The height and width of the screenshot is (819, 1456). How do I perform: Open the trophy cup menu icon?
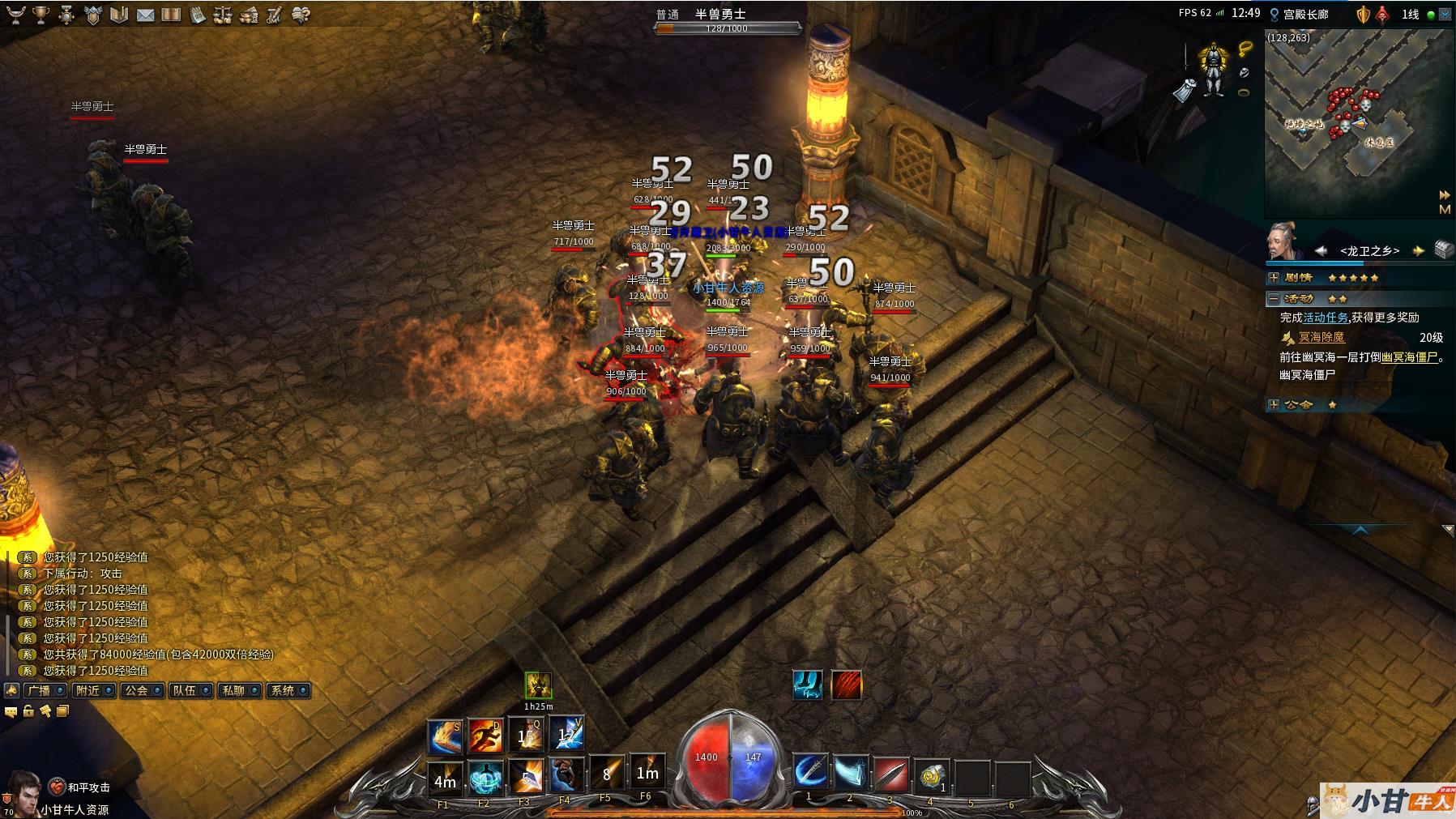[x=41, y=15]
